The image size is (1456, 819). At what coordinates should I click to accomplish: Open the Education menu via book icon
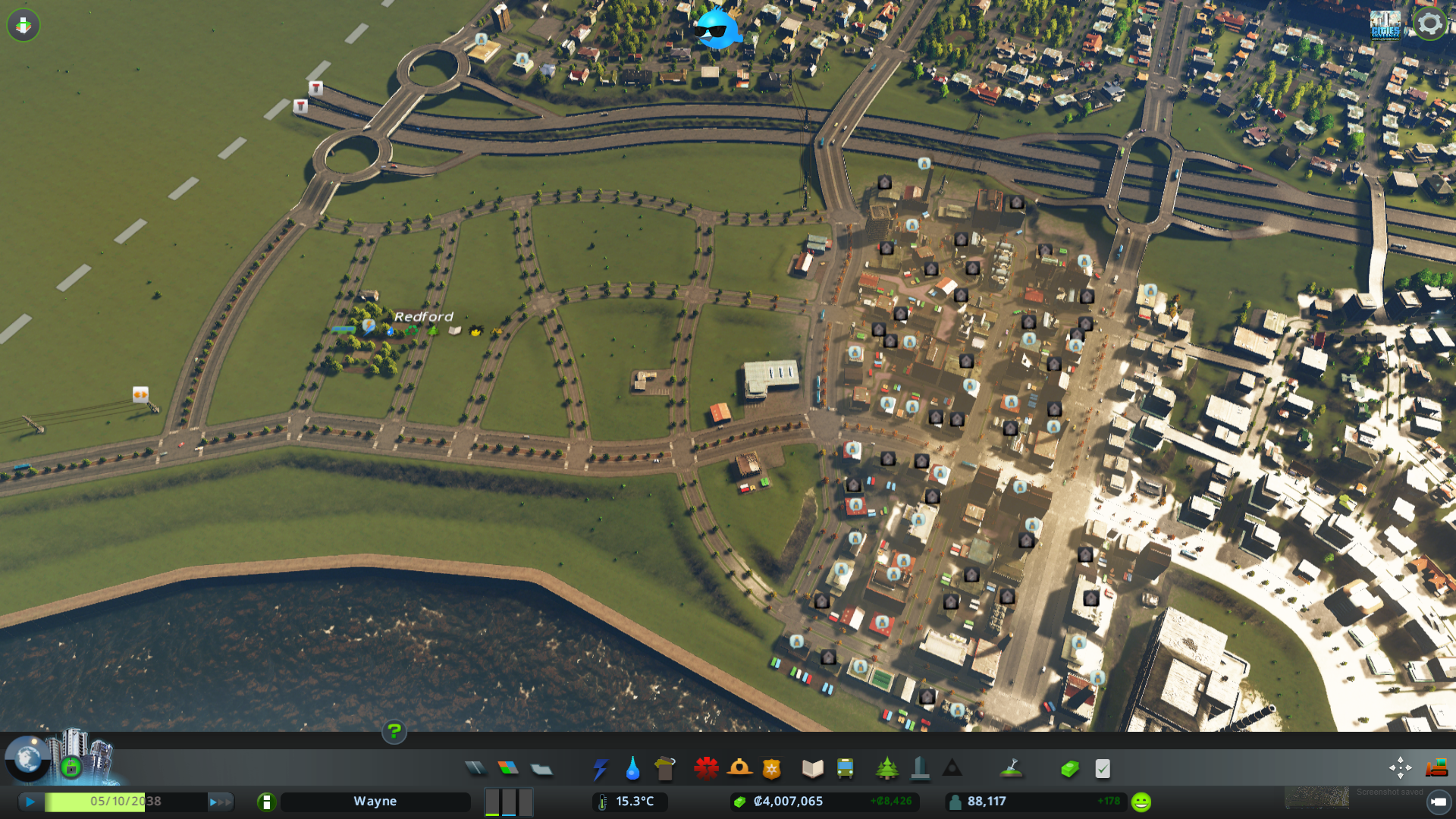[x=811, y=768]
